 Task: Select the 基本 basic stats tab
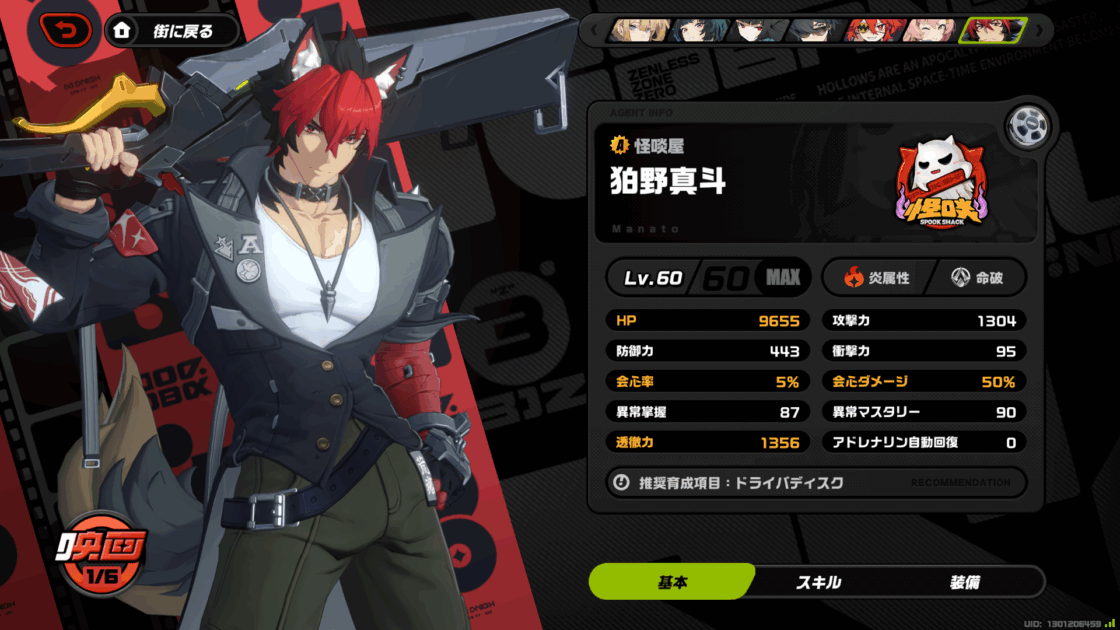point(672,582)
